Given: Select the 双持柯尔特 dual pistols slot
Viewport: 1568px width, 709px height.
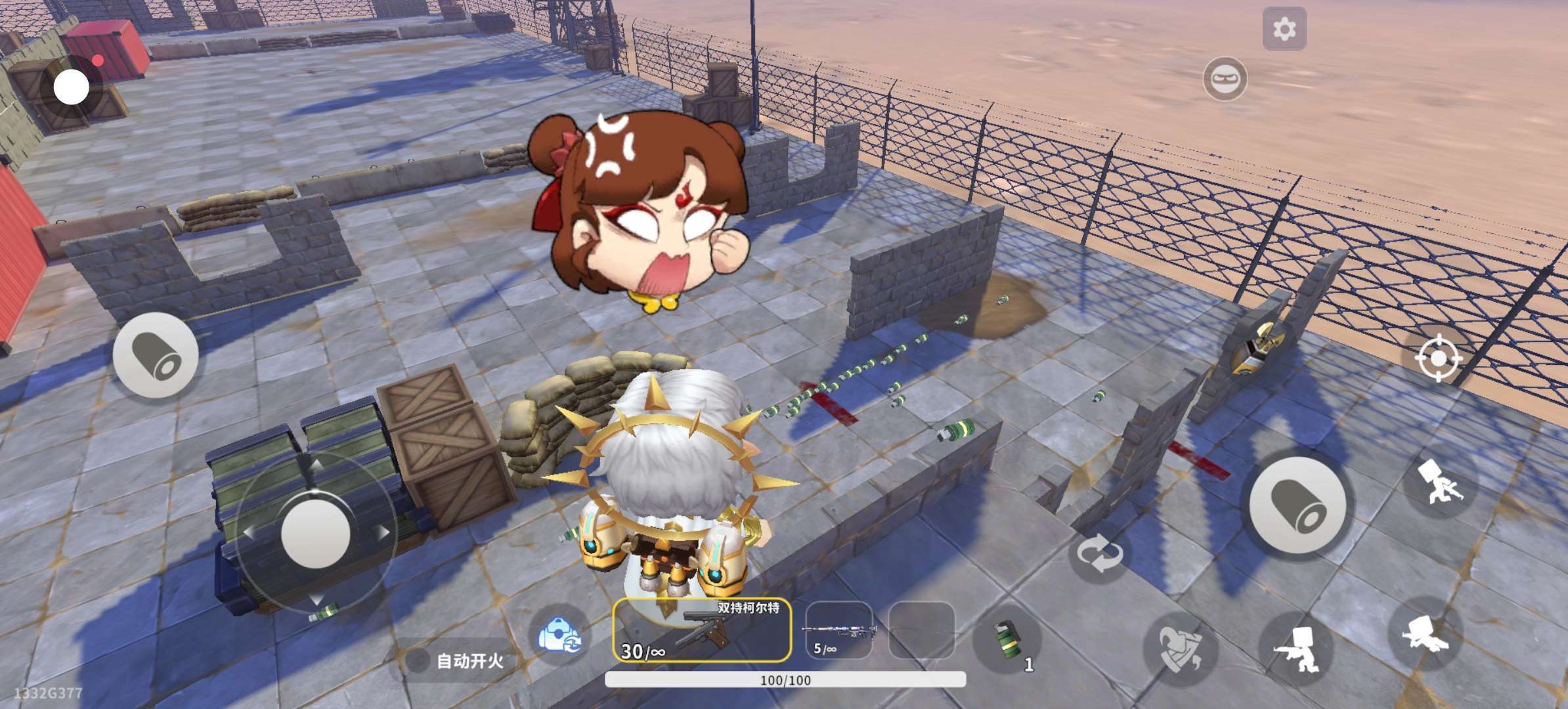Looking at the screenshot, I should (702, 630).
